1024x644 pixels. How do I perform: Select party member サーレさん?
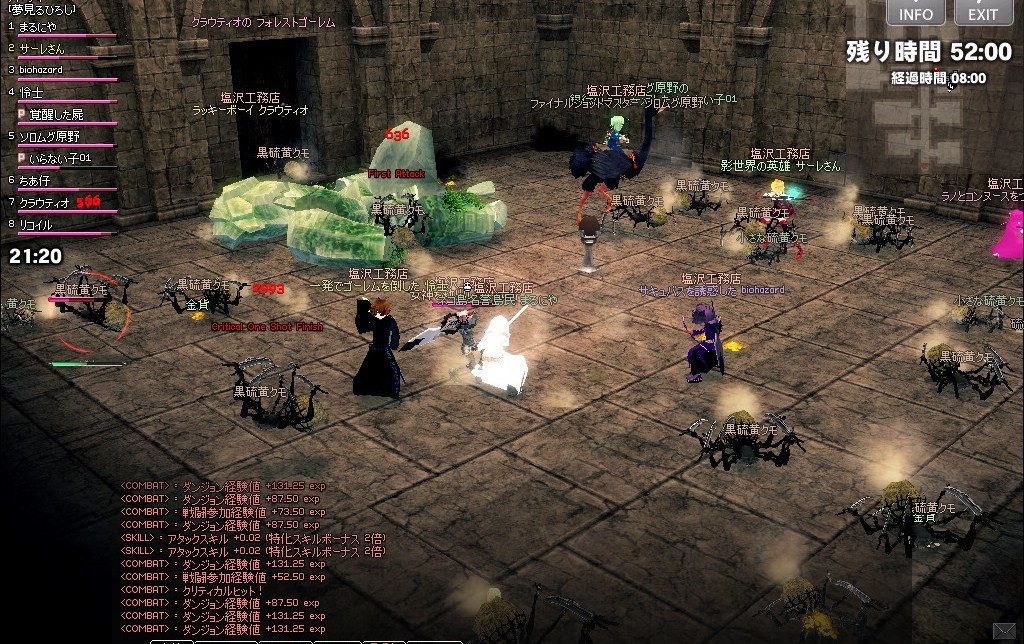click(x=42, y=47)
